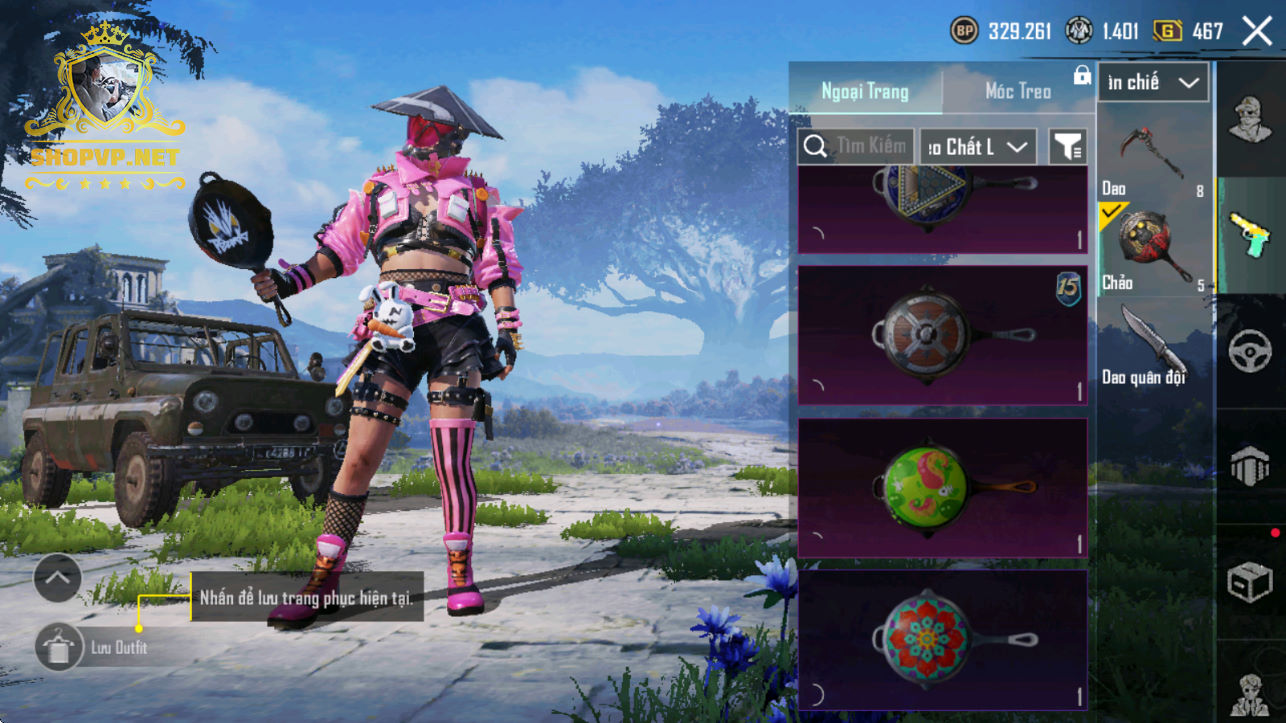
Task: Save the current outfit with Lưu Outfit
Action: click(61, 647)
